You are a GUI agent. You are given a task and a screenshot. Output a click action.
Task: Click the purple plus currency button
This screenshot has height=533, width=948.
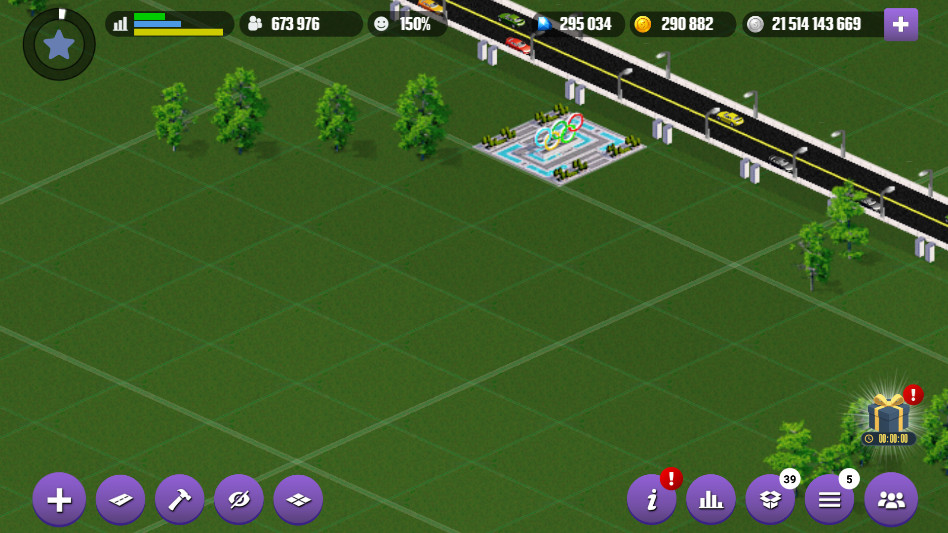tap(900, 24)
